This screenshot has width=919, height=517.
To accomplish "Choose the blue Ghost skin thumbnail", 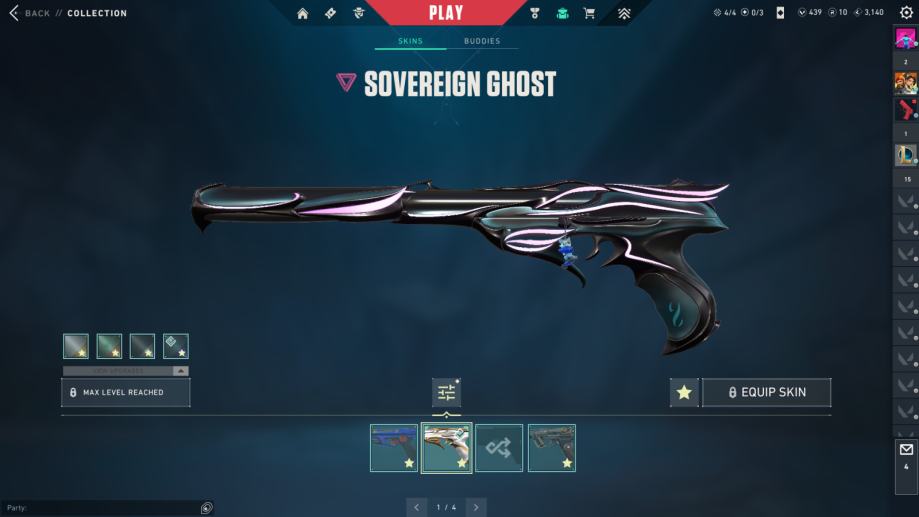I will coord(394,447).
